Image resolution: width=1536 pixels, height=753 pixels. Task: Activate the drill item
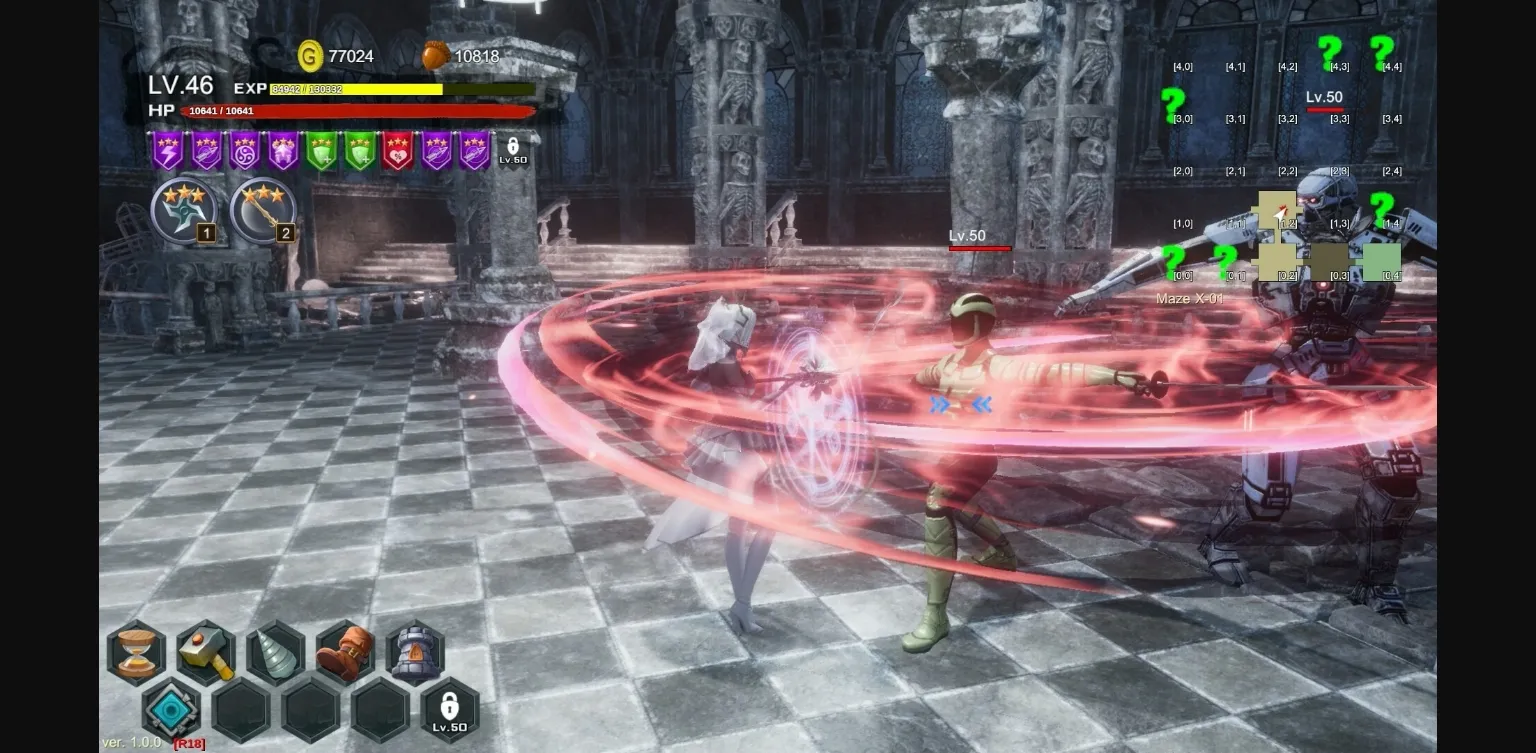click(x=275, y=652)
